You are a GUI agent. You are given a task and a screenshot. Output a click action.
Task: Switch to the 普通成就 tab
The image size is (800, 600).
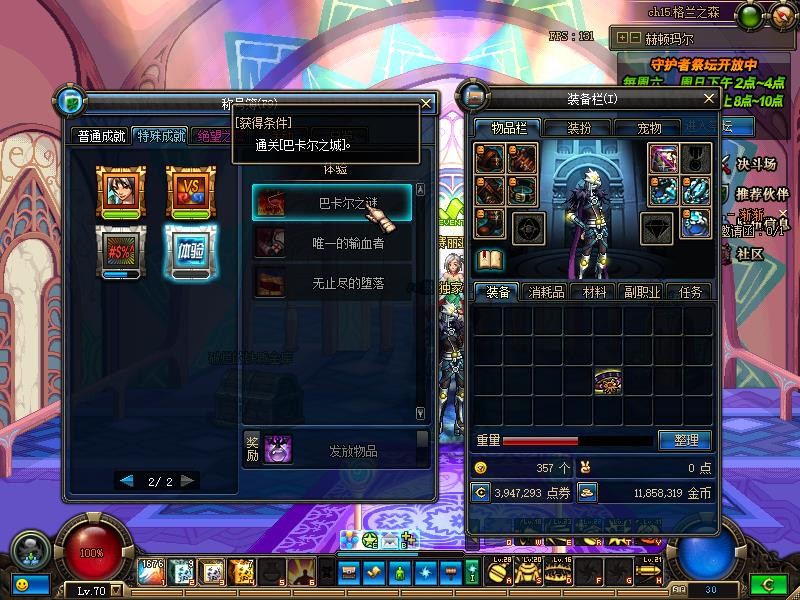click(102, 137)
